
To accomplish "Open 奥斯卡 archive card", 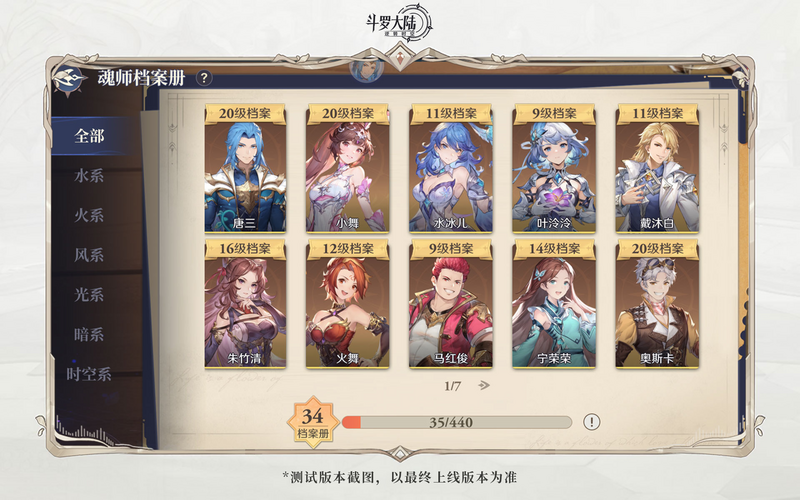I will 657,304.
